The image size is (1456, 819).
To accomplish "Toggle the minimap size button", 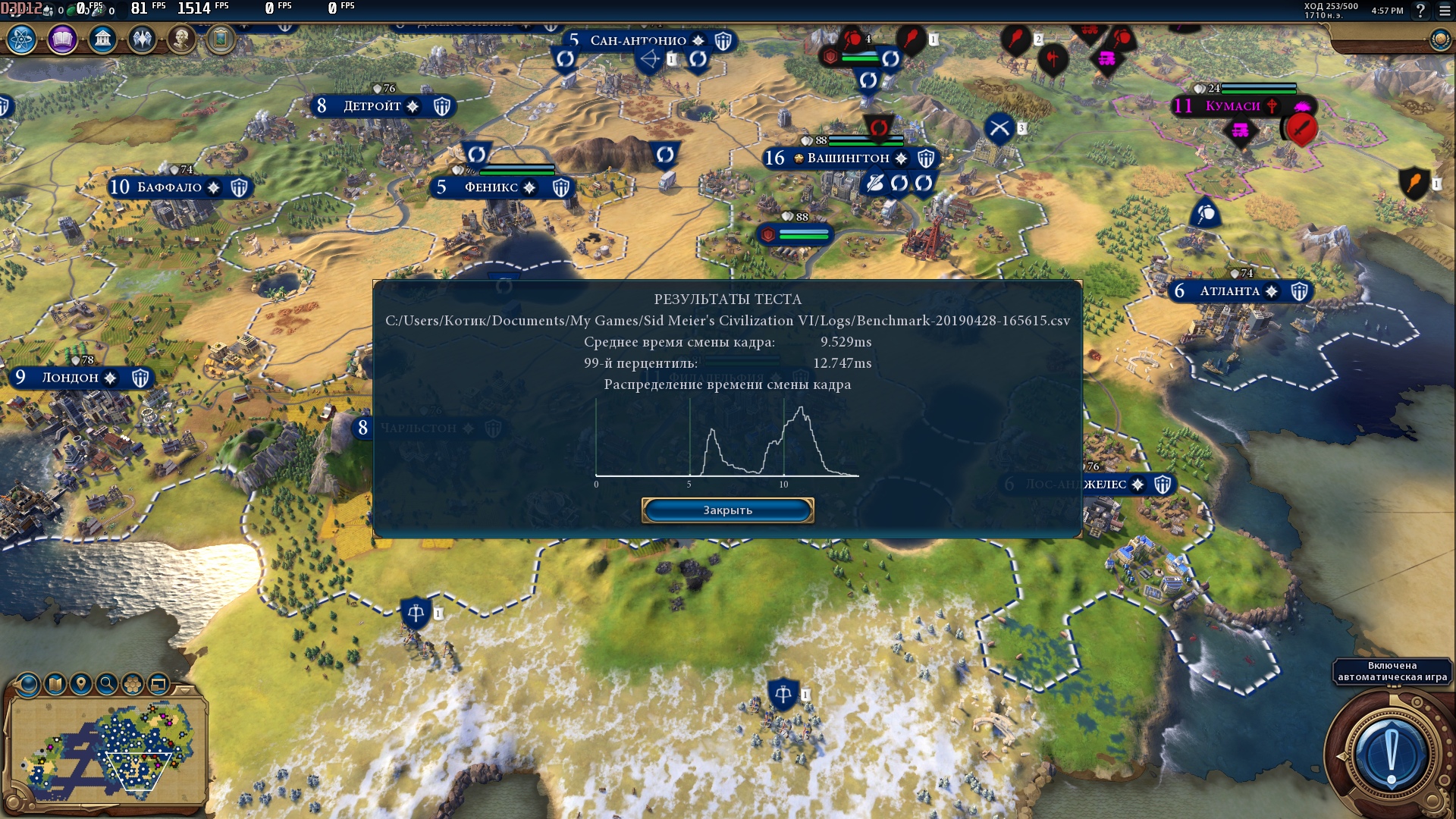I will 158,685.
